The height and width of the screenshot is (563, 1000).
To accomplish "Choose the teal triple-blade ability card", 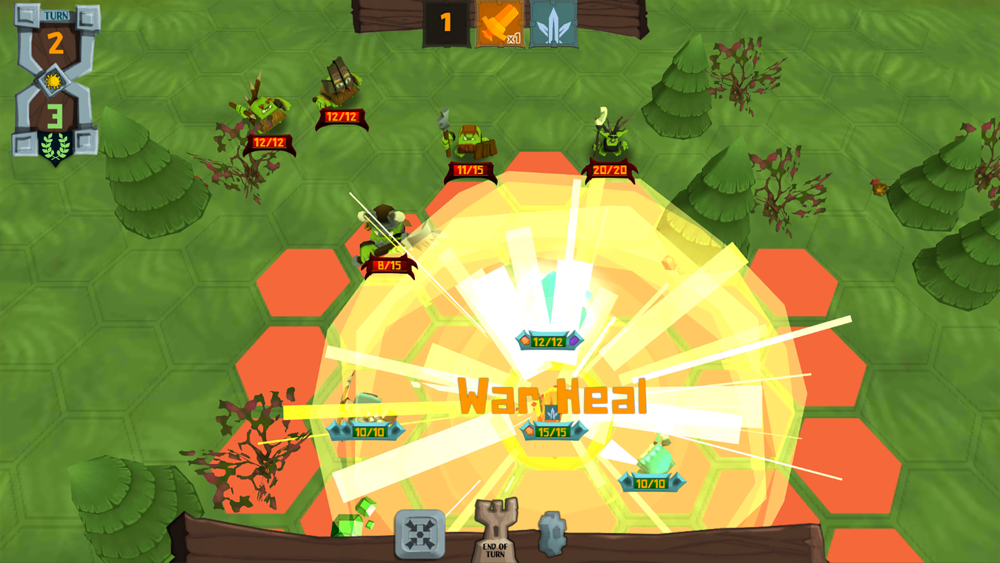I will [553, 23].
